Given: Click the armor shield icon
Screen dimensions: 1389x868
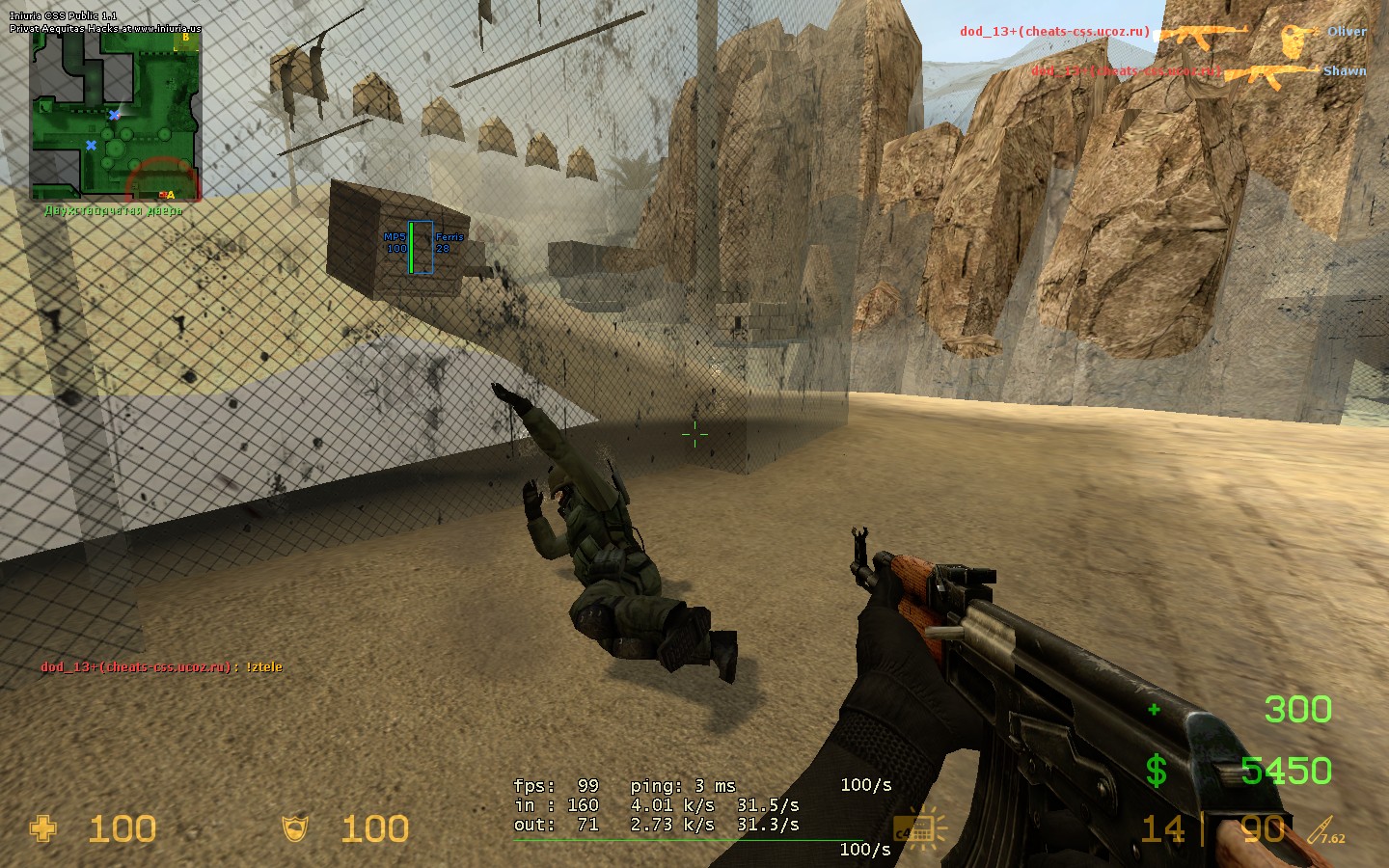Looking at the screenshot, I should pos(295,828).
